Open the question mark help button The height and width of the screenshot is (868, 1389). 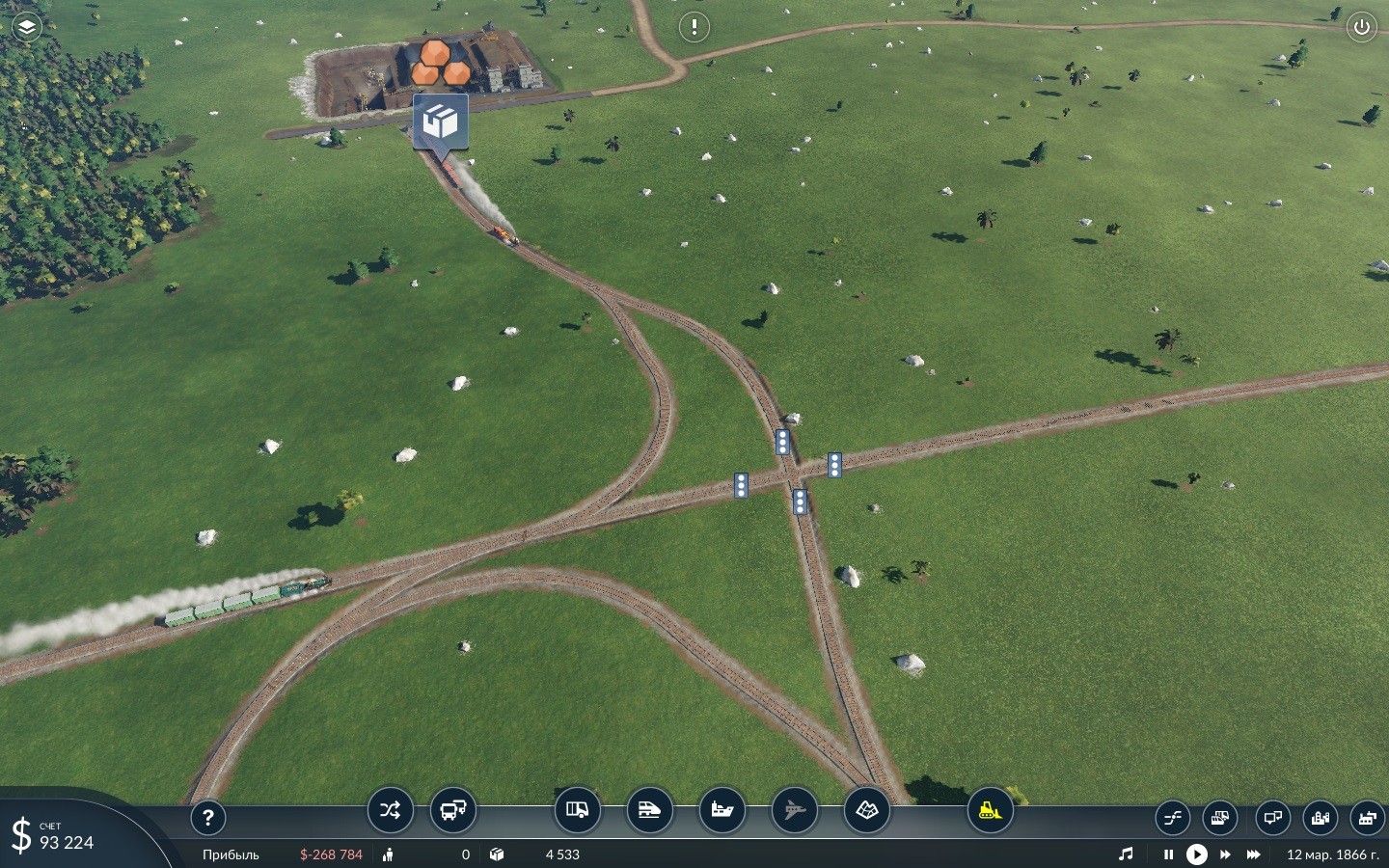coord(207,818)
